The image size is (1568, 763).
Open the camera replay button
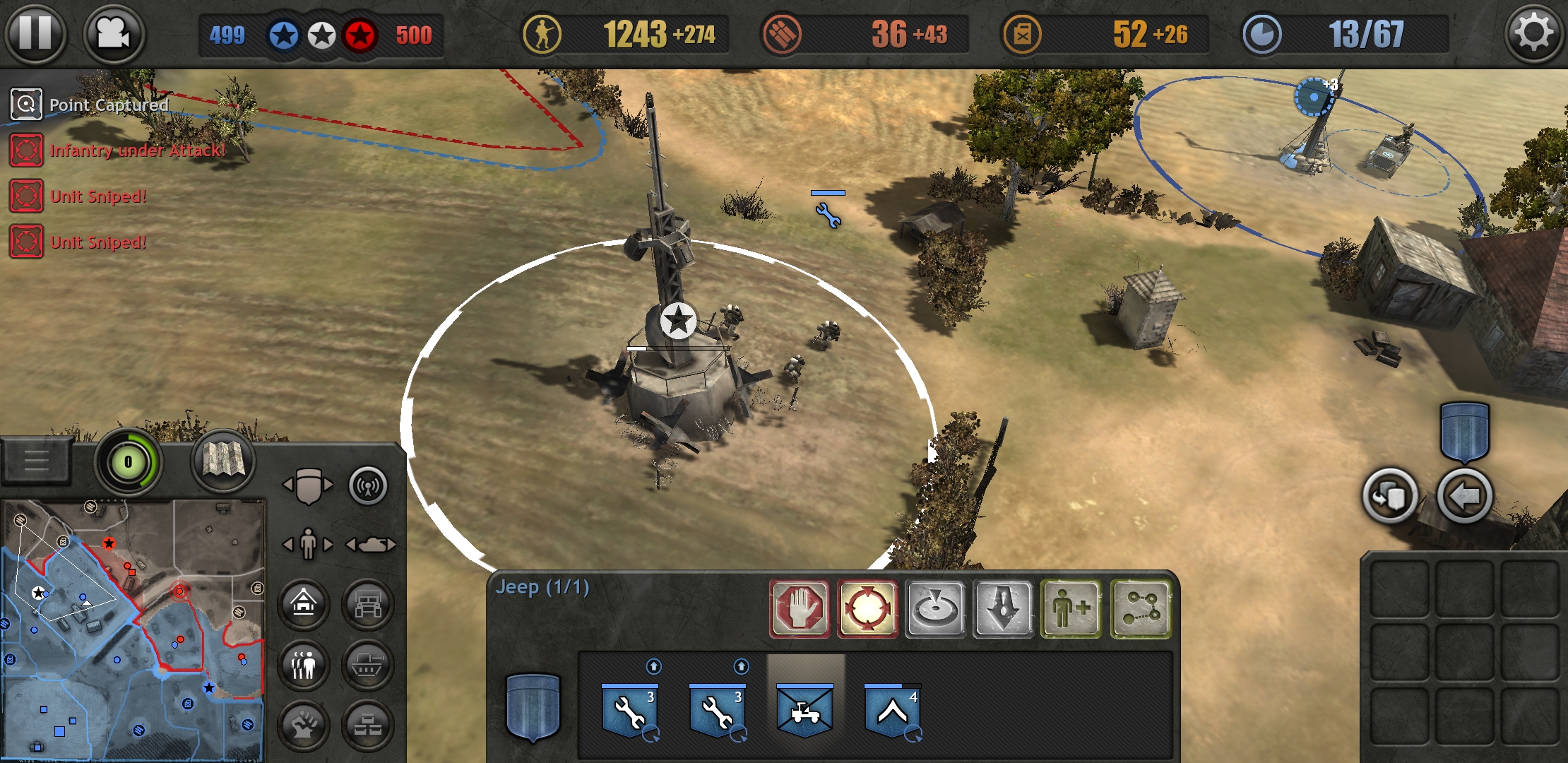click(114, 33)
